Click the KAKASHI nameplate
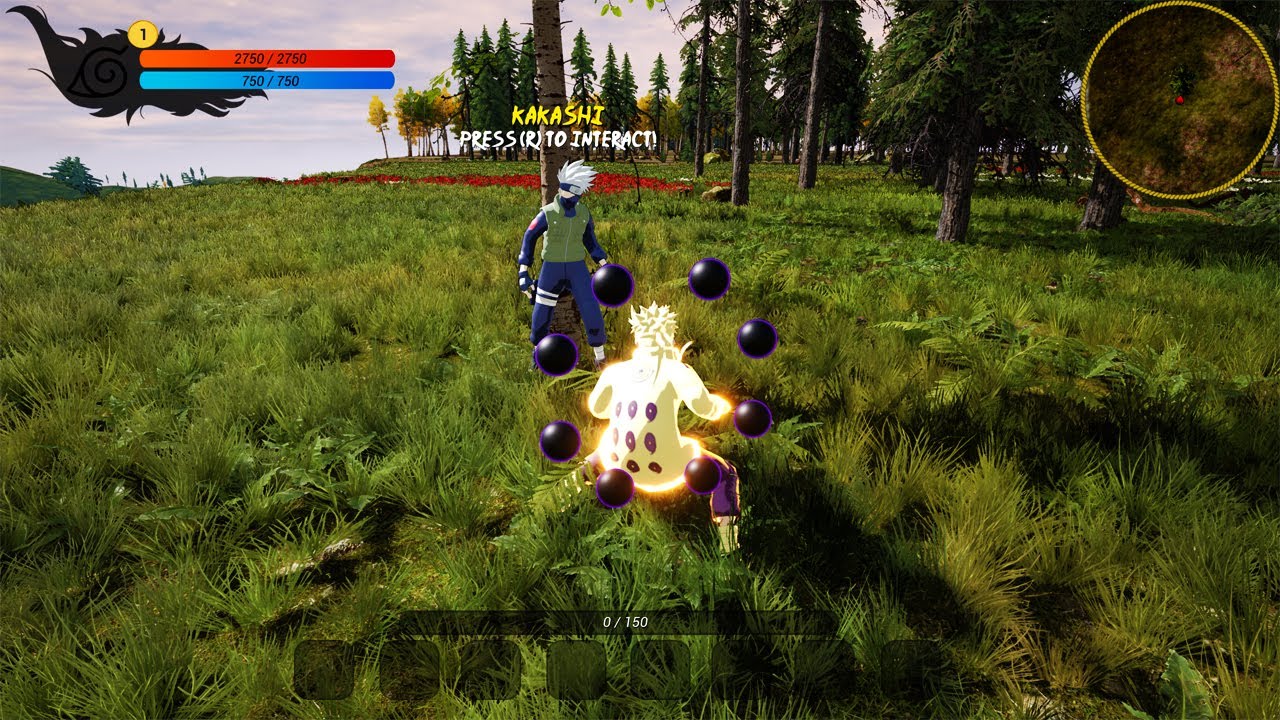This screenshot has height=720, width=1280. (556, 116)
